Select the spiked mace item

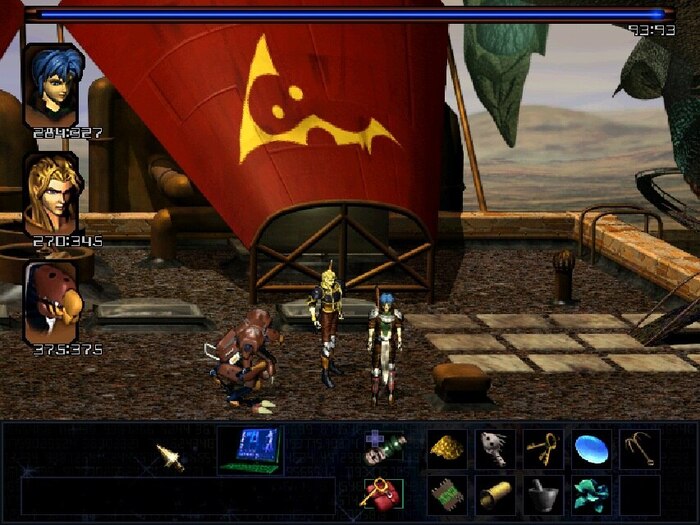(x=495, y=449)
